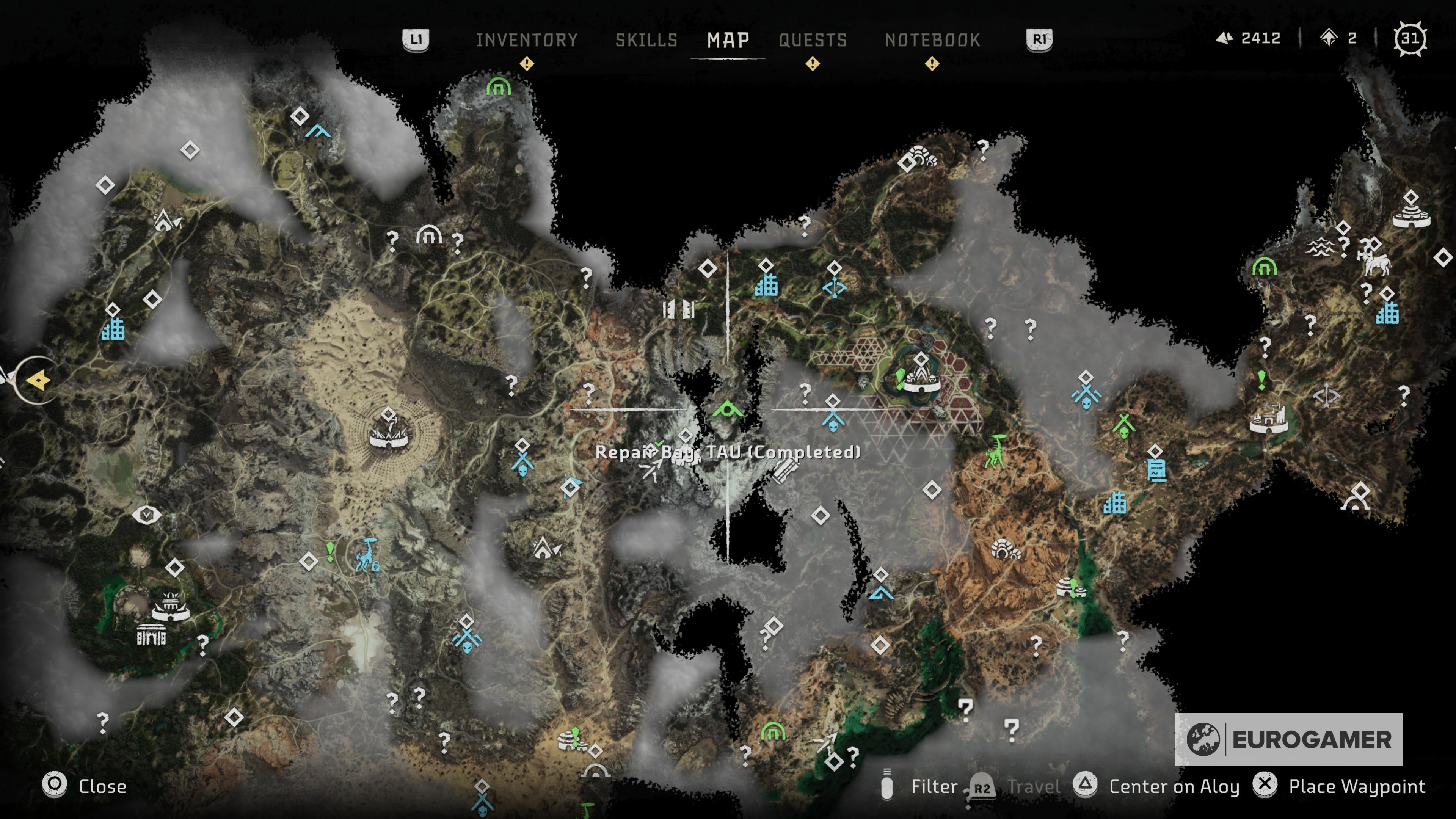Image resolution: width=1456 pixels, height=819 pixels.
Task: Open the NOTEBOOK tab
Action: [x=932, y=39]
